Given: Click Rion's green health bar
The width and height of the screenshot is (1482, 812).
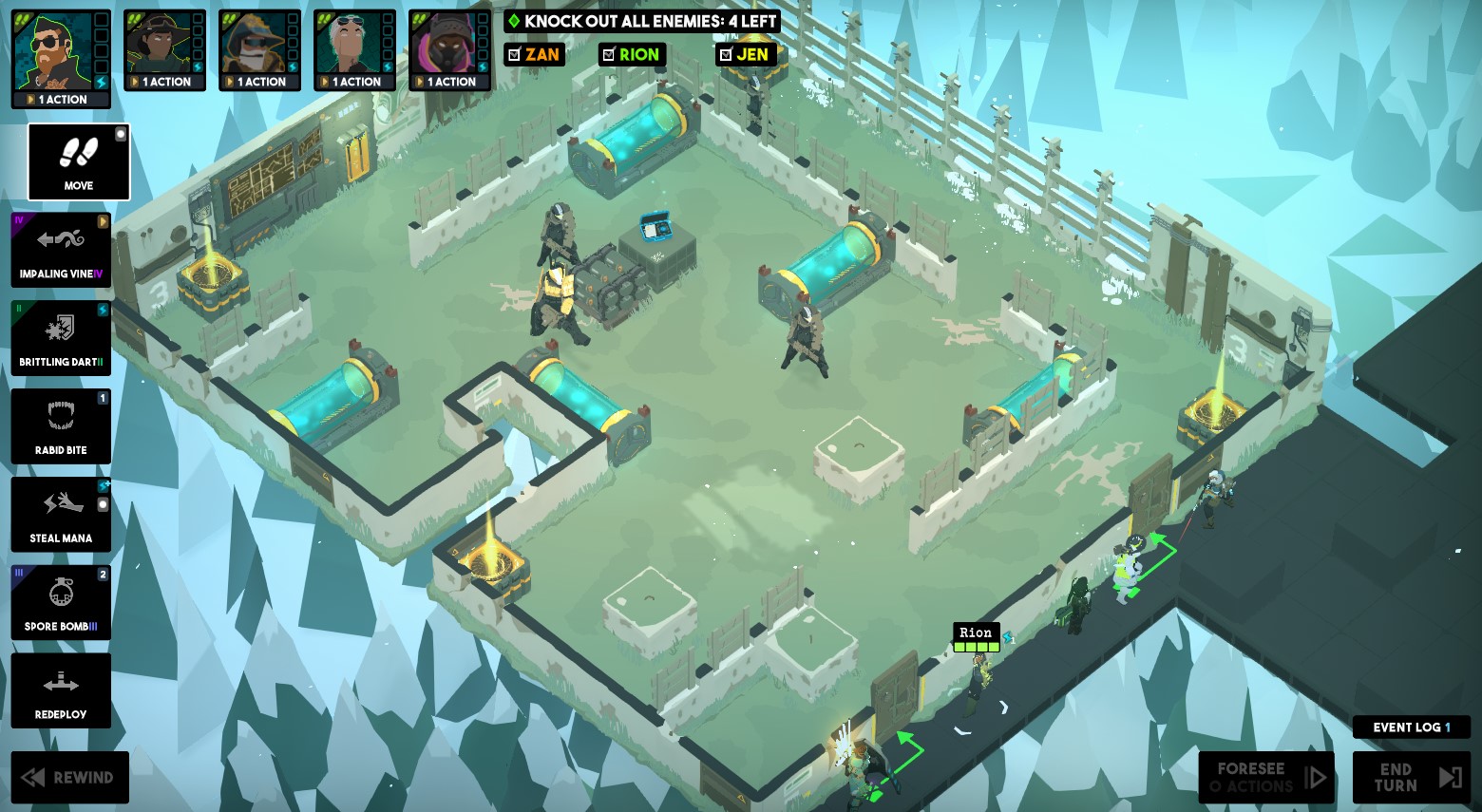Looking at the screenshot, I should pyautogui.click(x=976, y=645).
